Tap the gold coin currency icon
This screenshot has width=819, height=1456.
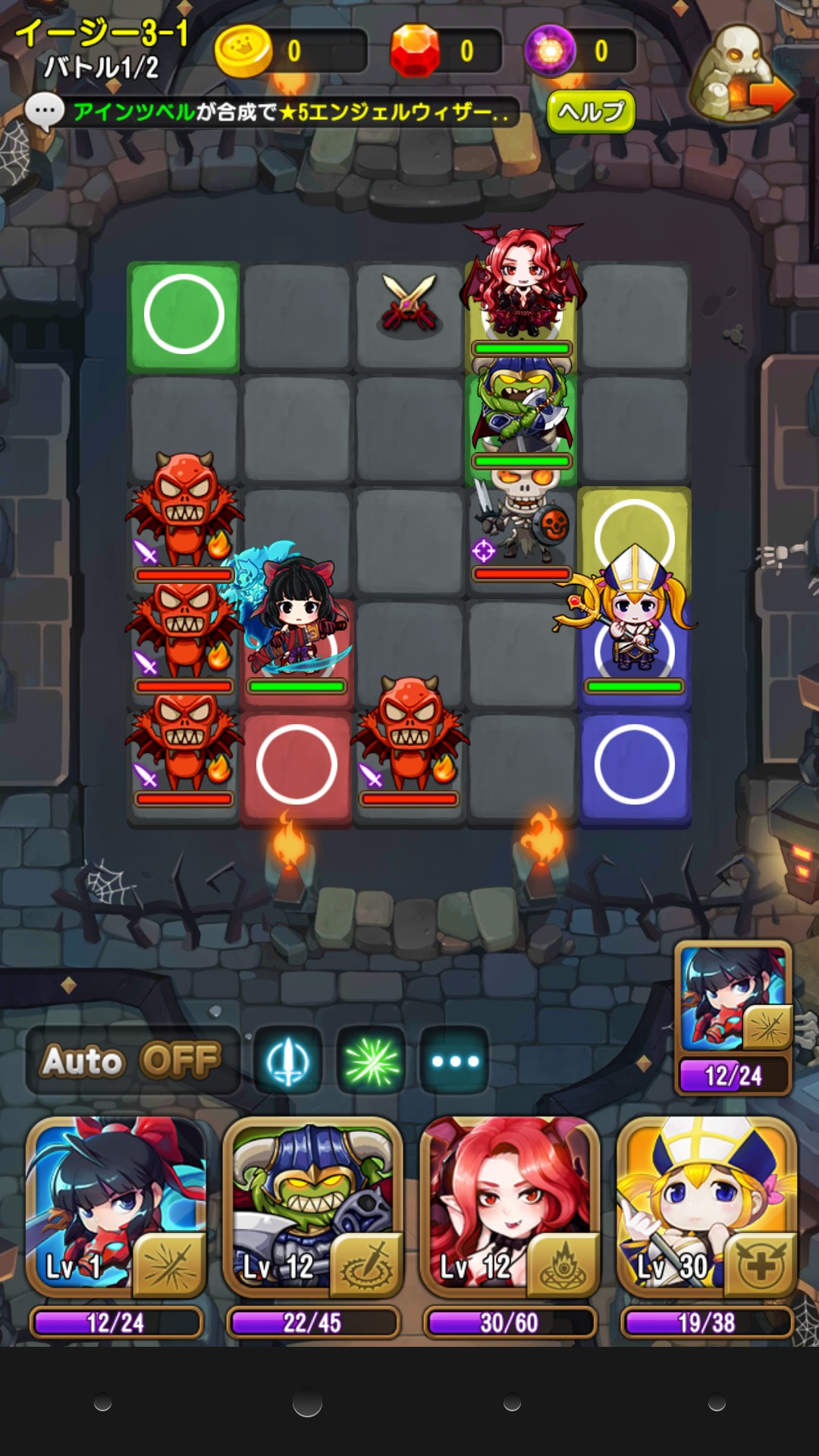coord(243,51)
